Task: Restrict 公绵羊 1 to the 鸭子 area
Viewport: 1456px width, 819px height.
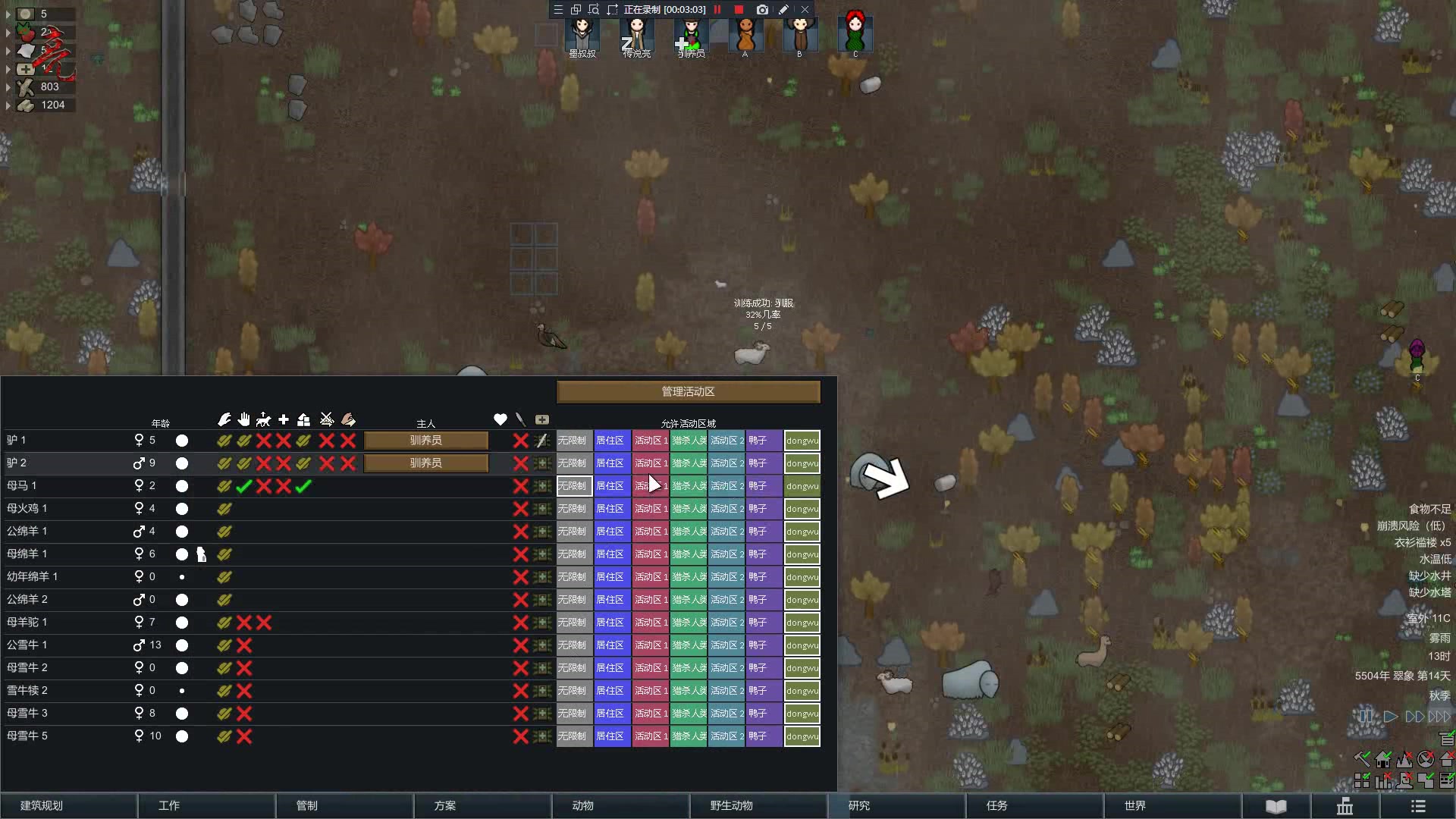Action: [x=764, y=532]
